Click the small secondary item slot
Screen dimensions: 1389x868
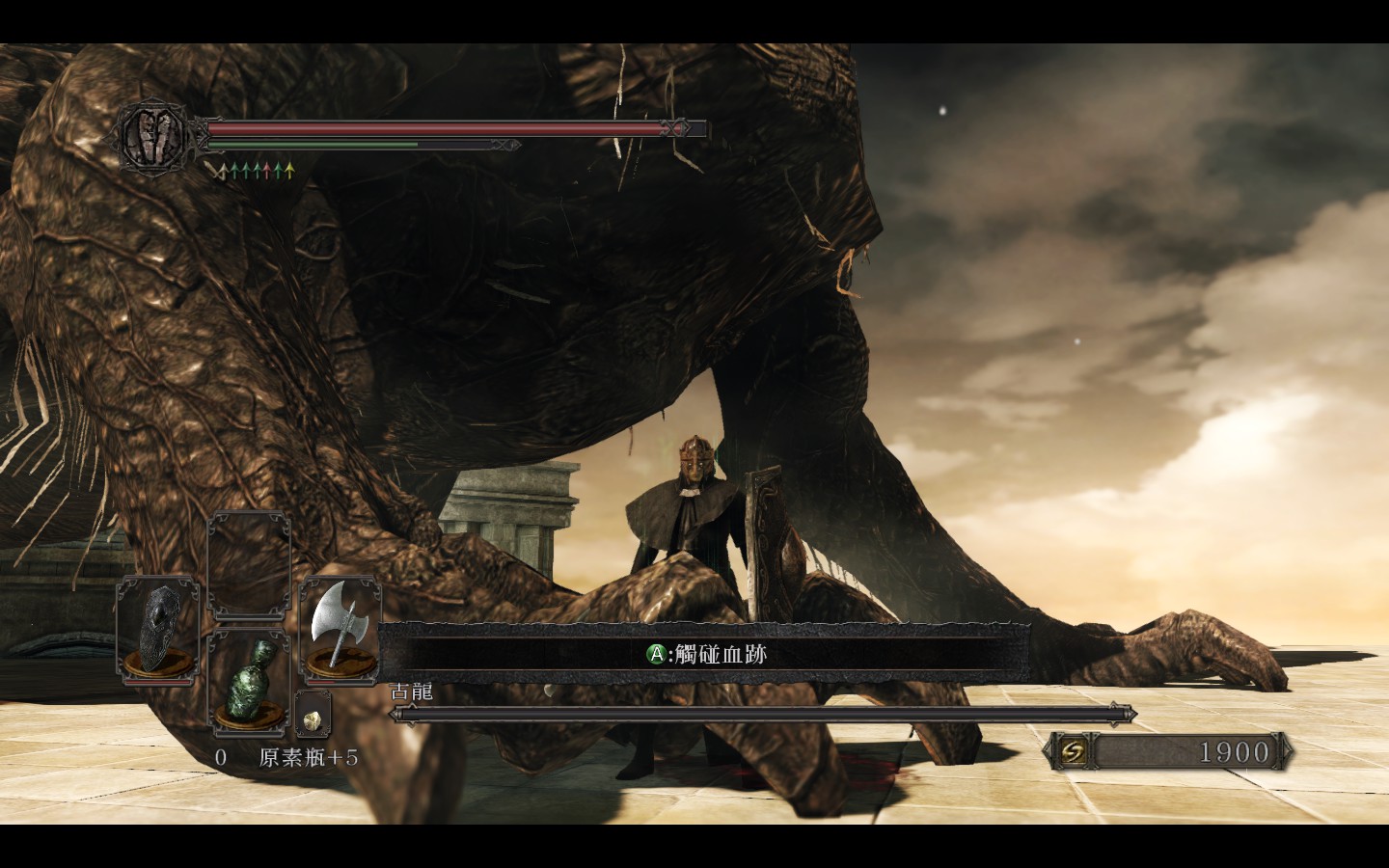click(x=313, y=716)
